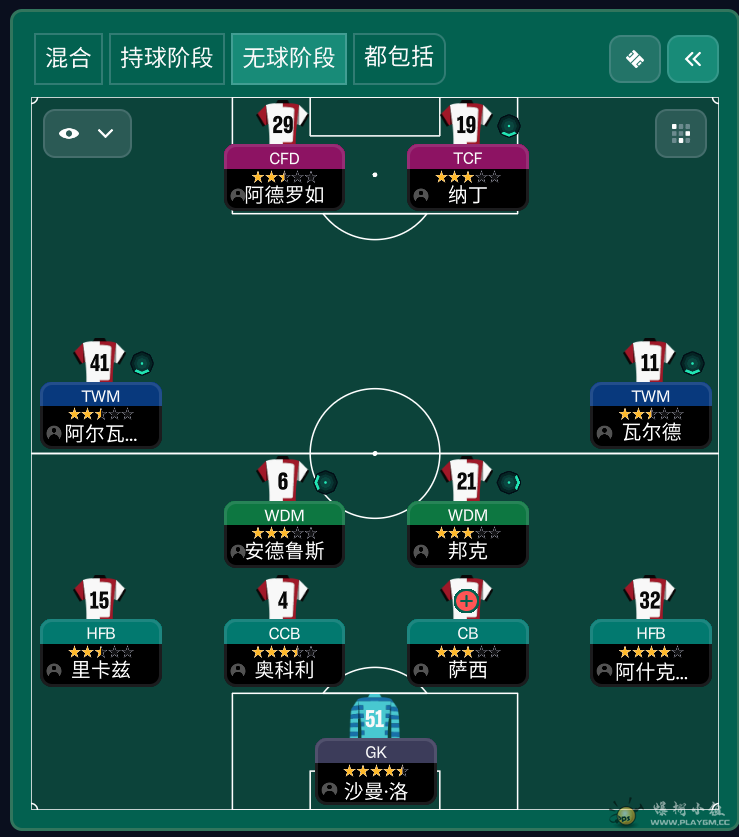739x837 pixels.
Task: Select striker 纳丁 number 19
Action: point(467,176)
